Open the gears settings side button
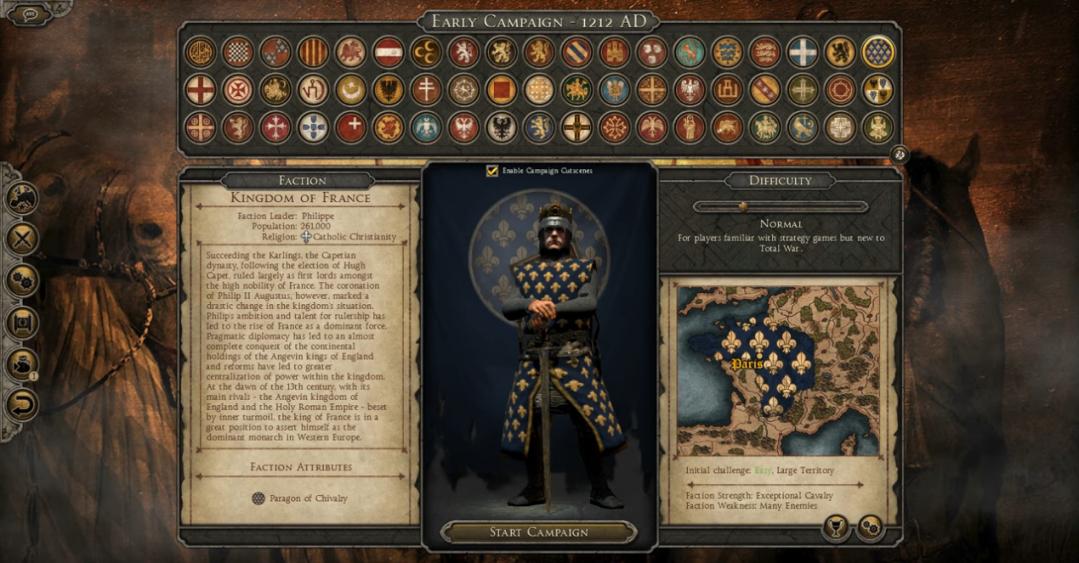 pyautogui.click(x=21, y=280)
